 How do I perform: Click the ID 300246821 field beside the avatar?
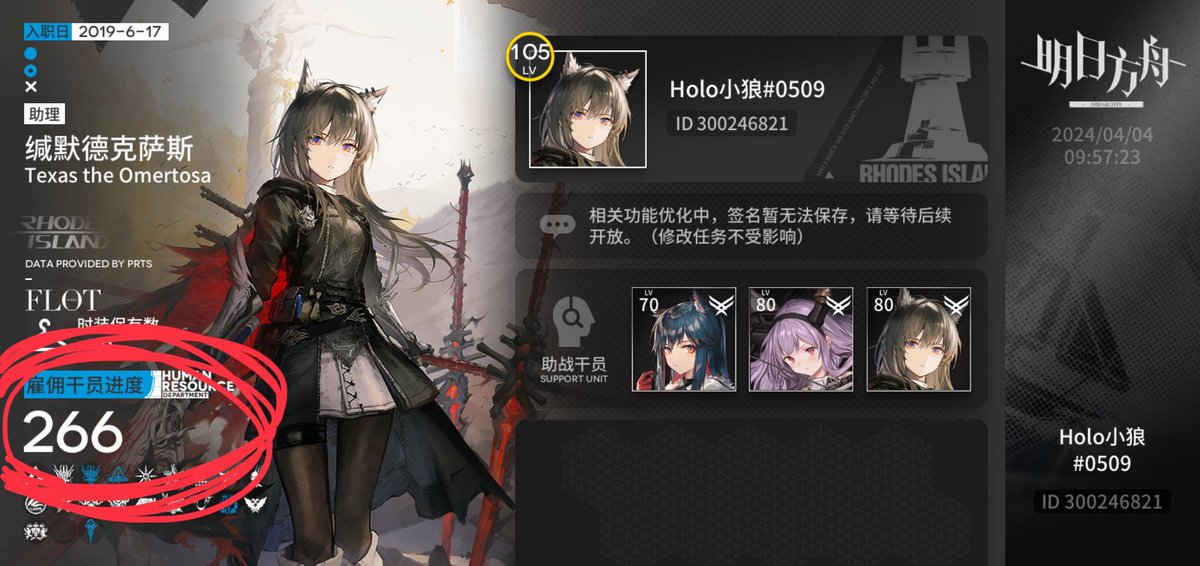[732, 124]
